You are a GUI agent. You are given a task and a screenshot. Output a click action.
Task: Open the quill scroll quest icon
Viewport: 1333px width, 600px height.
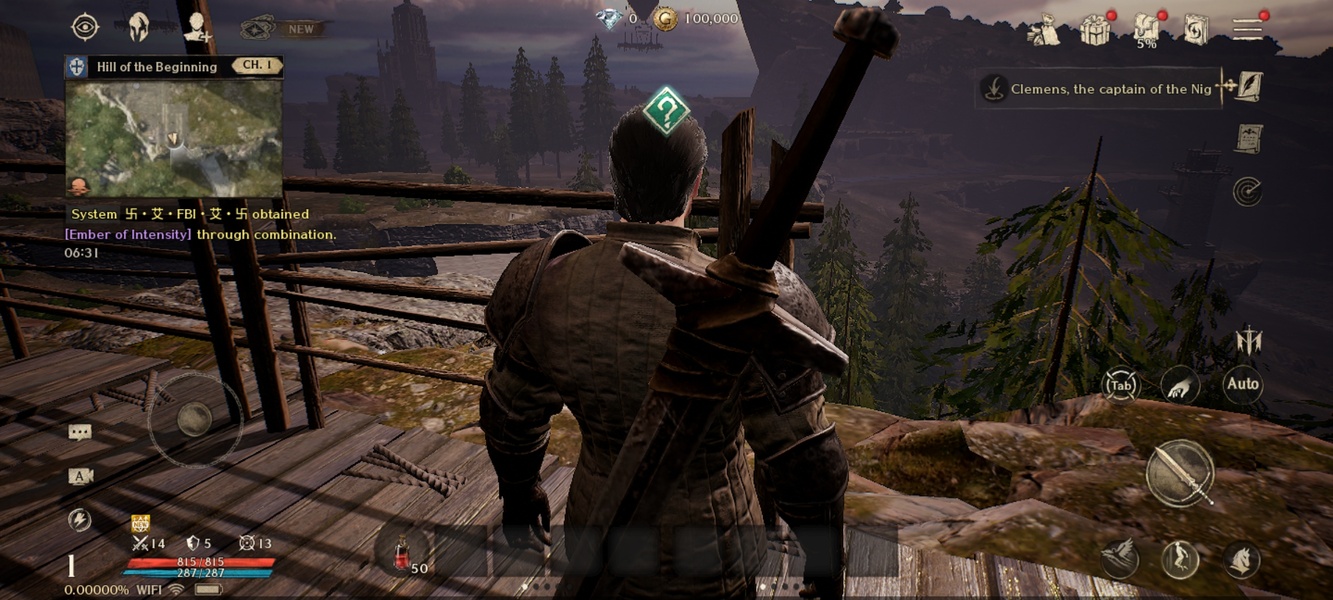tap(1248, 87)
